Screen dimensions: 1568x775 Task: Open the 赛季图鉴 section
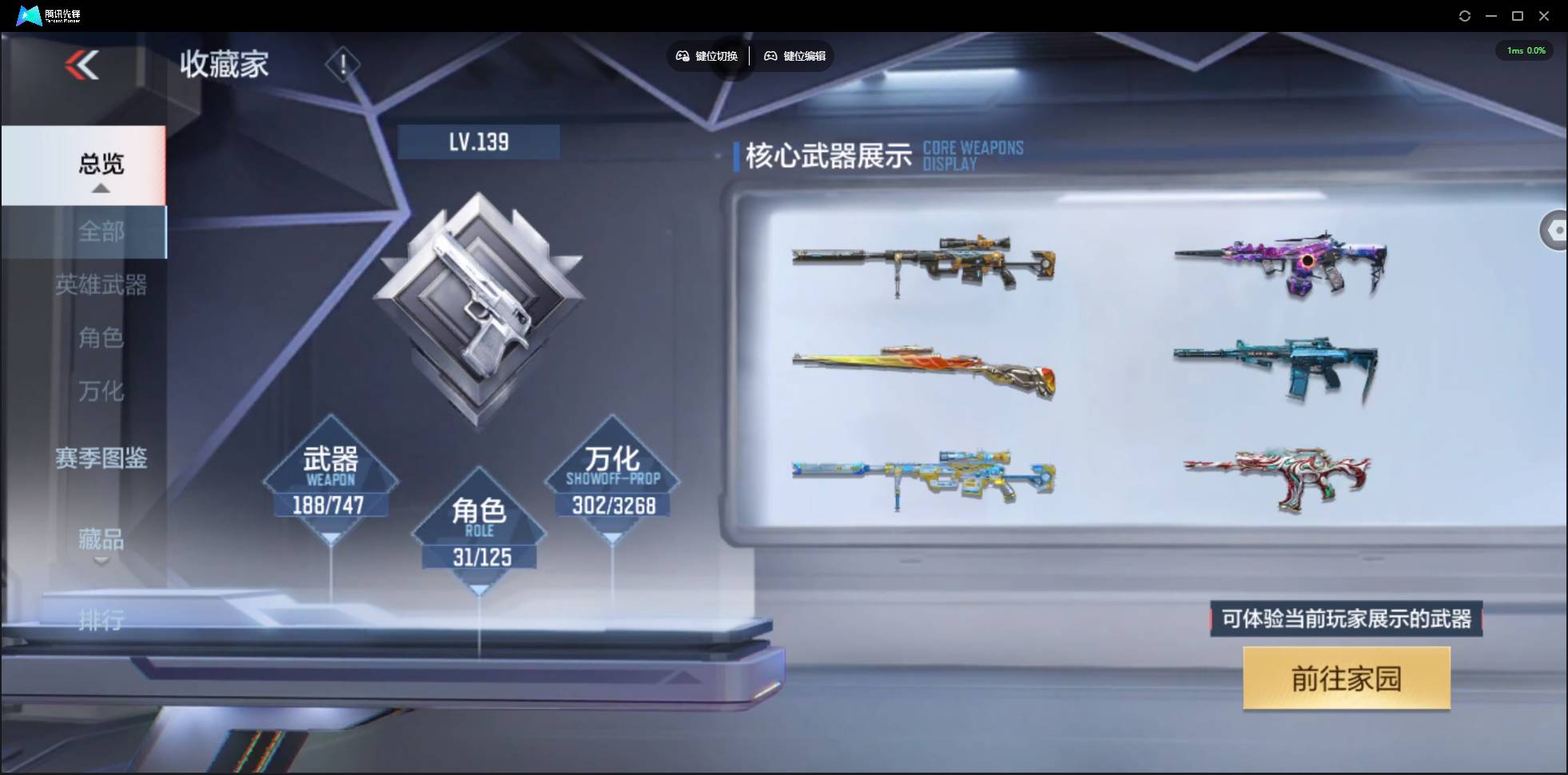(x=101, y=458)
